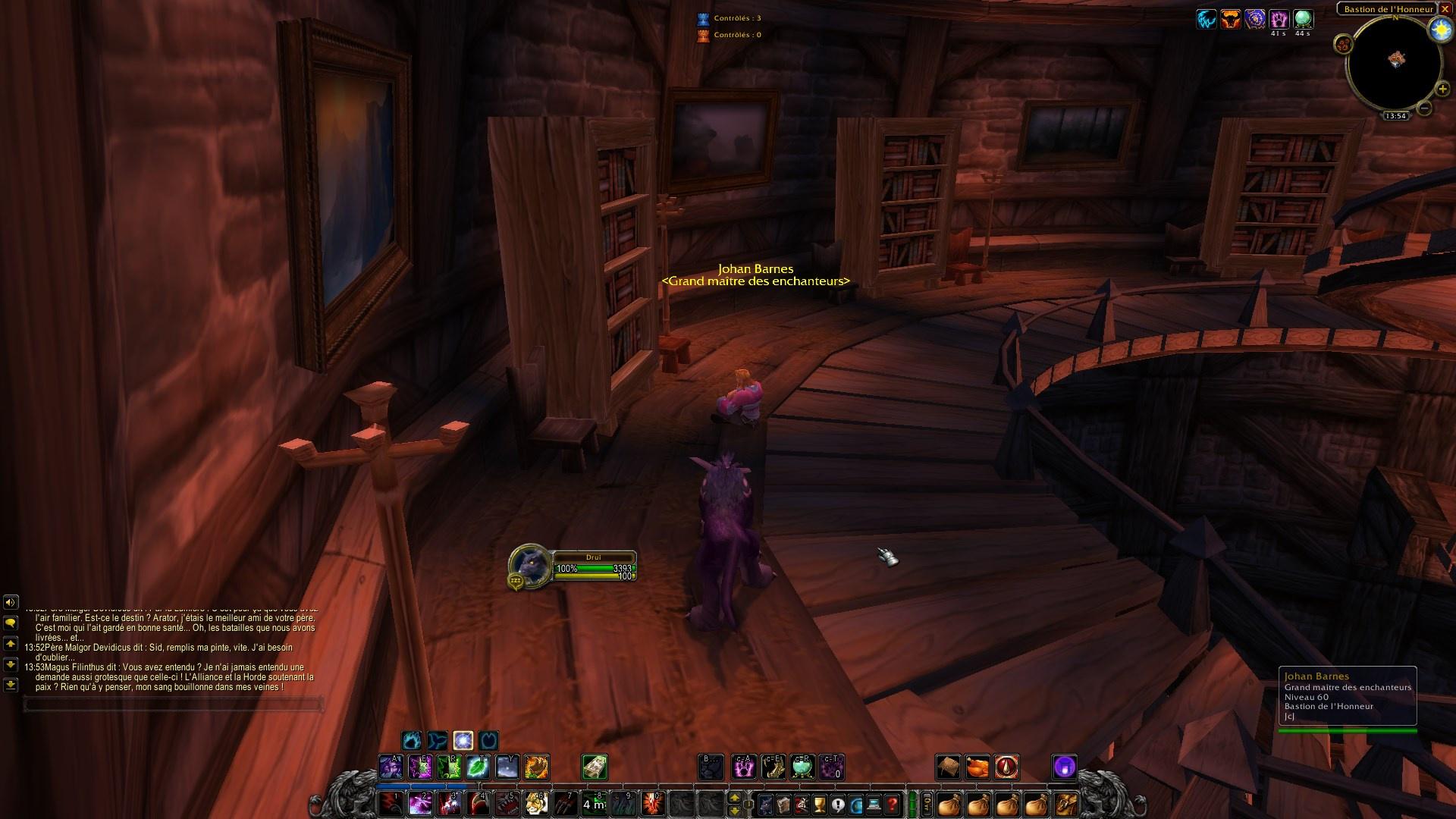Zoom out the minimap with the minus button
The image size is (1456, 819).
coord(1424,108)
